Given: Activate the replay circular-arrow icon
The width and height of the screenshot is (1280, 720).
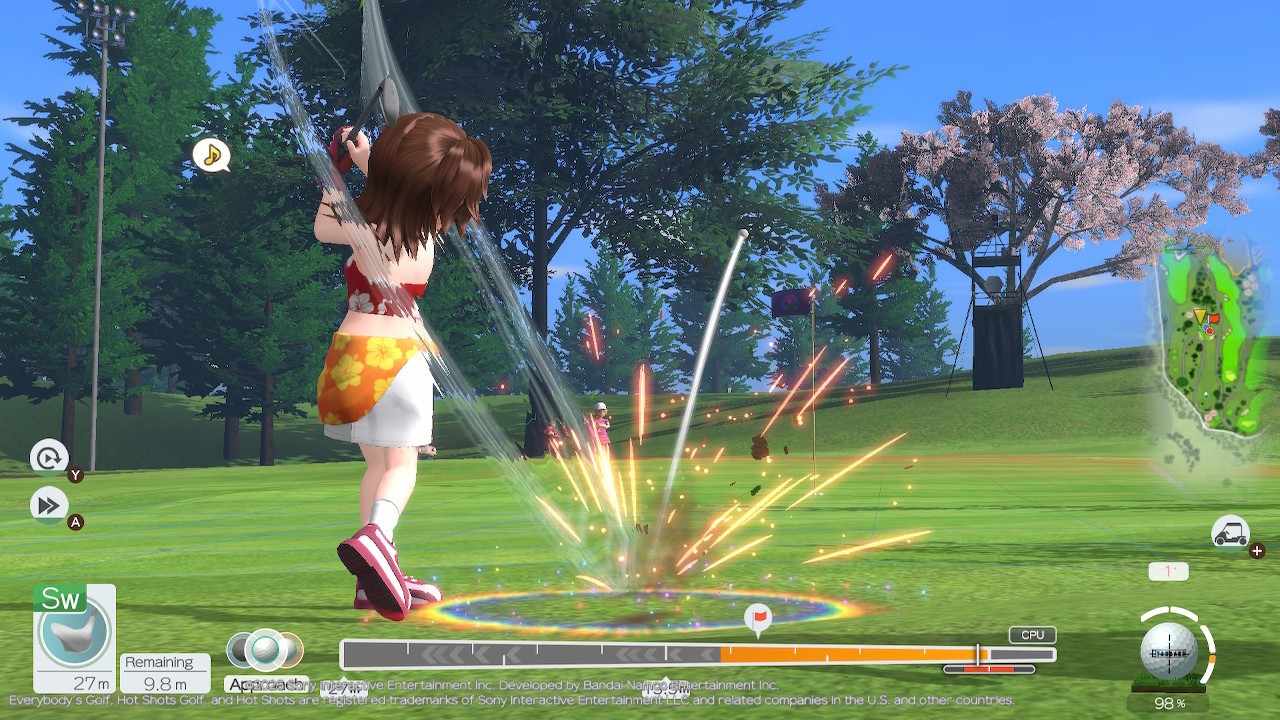Looking at the screenshot, I should click(49, 458).
